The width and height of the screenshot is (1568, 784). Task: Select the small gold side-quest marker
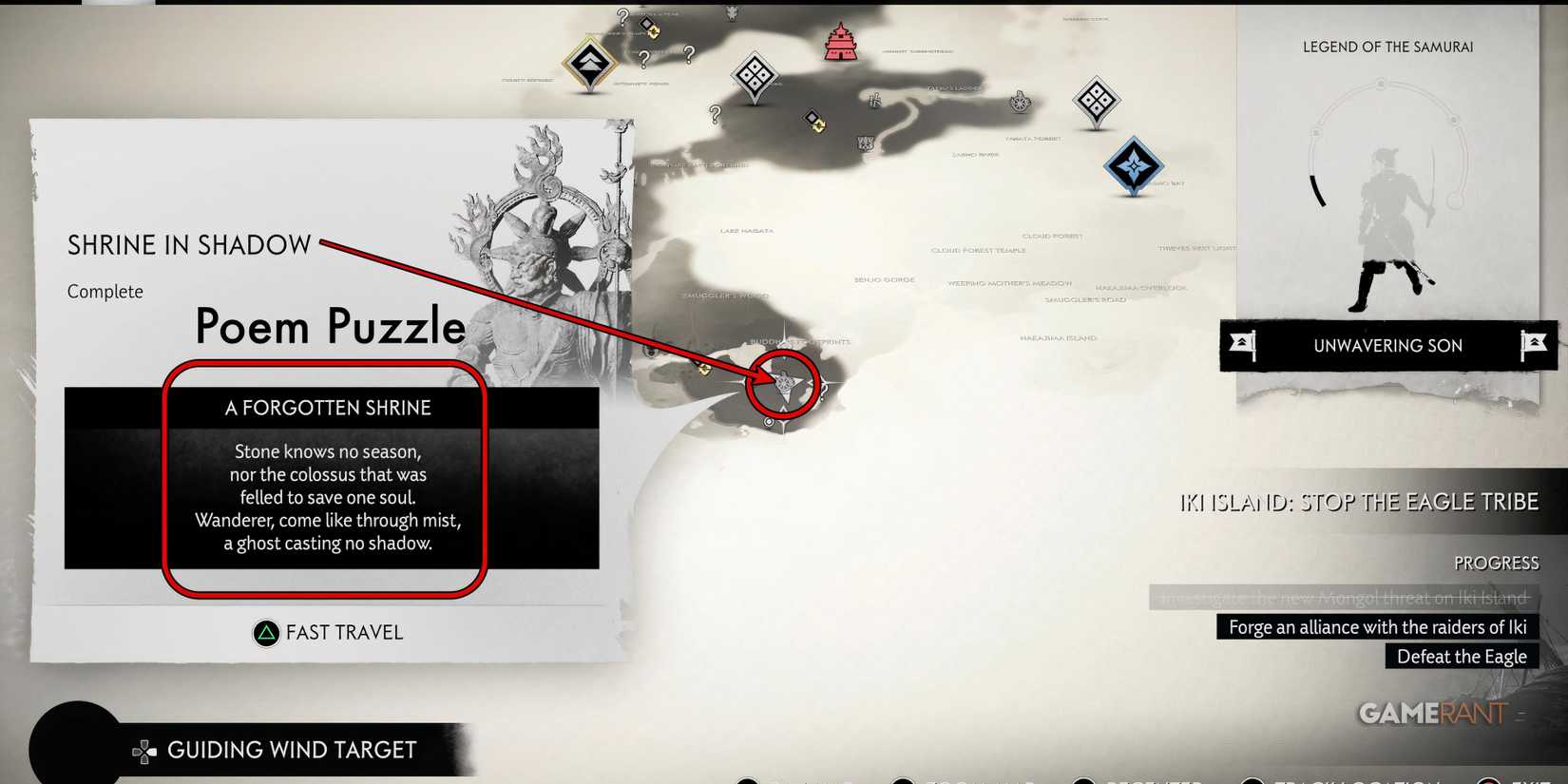[813, 121]
